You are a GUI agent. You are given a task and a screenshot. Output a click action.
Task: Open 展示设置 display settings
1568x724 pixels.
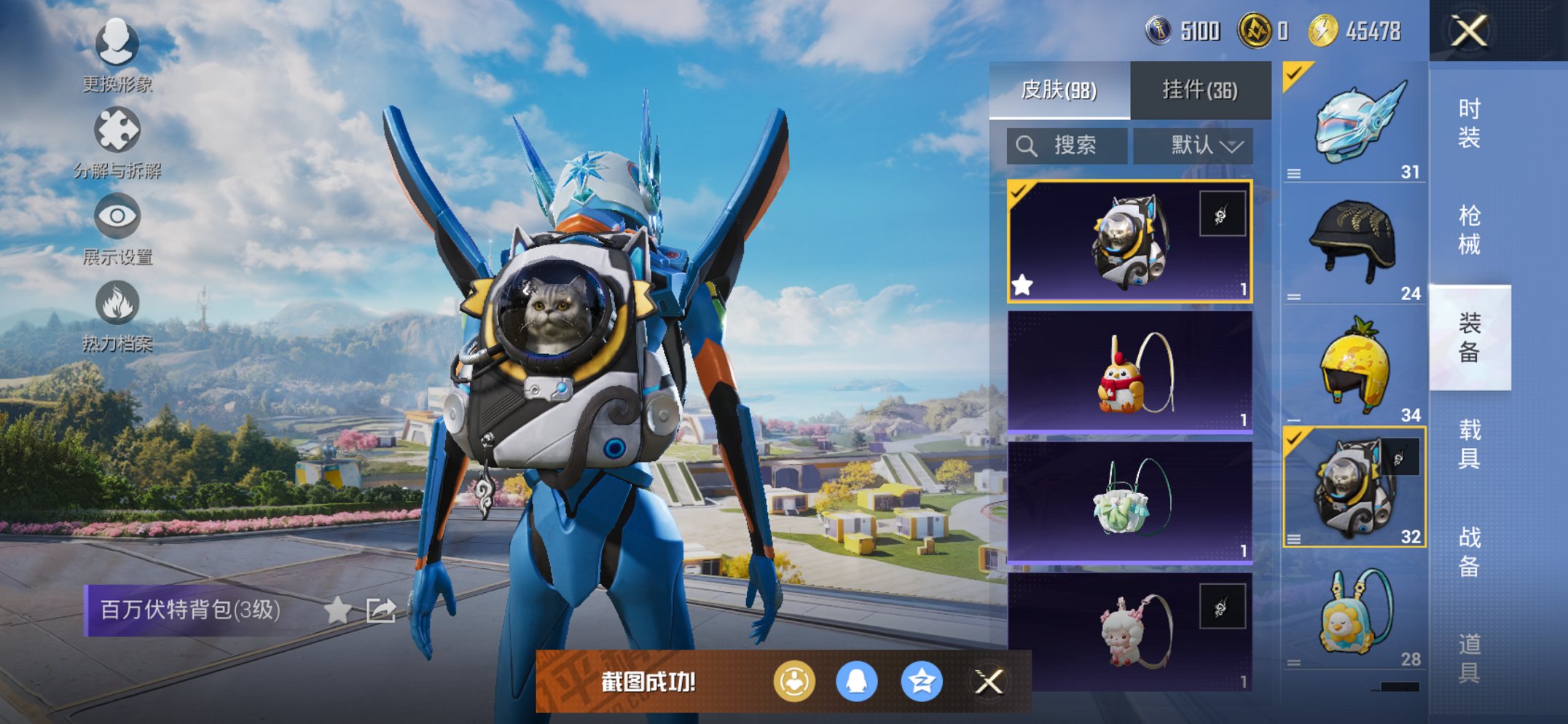point(117,225)
